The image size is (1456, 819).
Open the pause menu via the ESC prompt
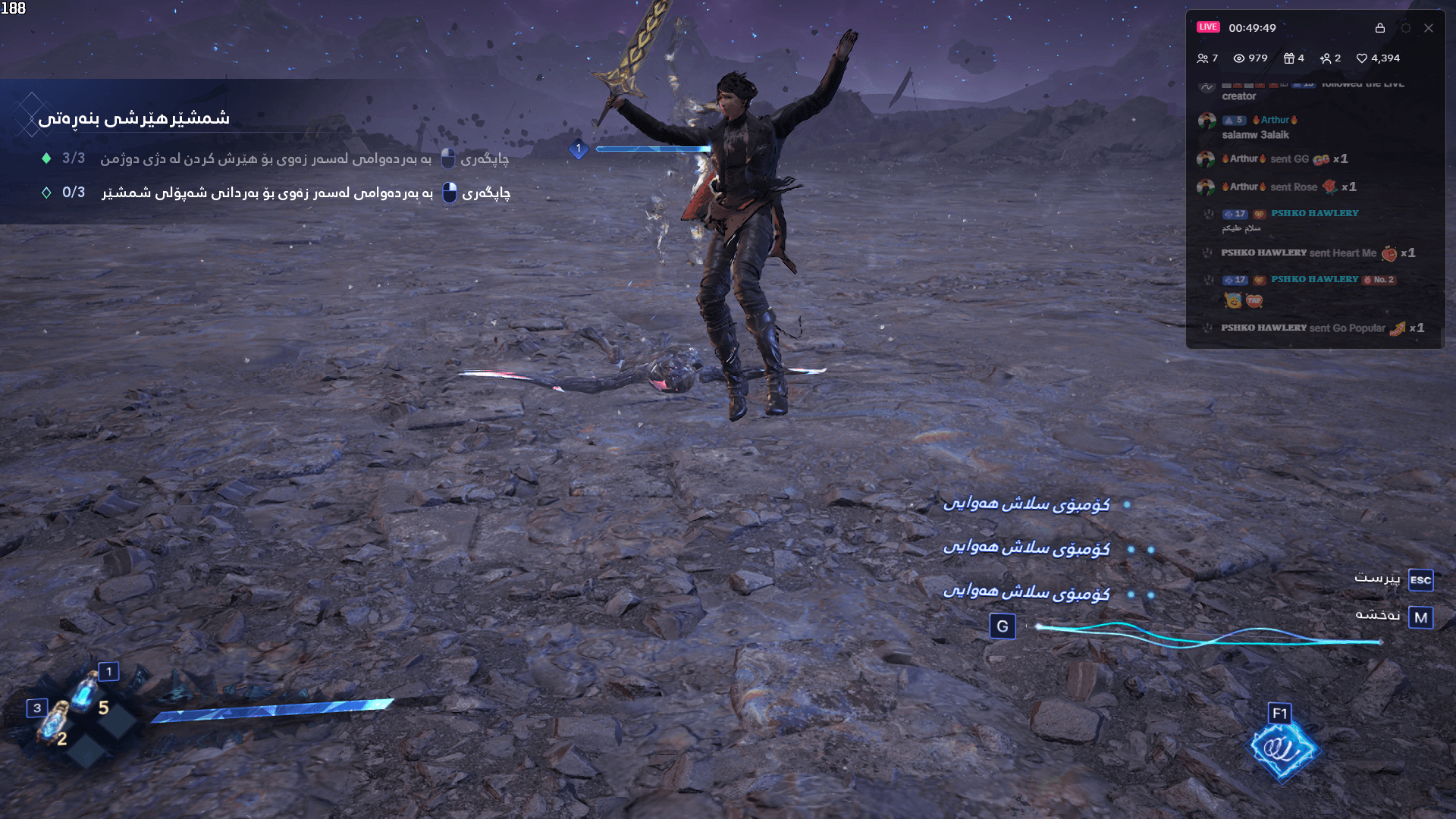point(1420,580)
